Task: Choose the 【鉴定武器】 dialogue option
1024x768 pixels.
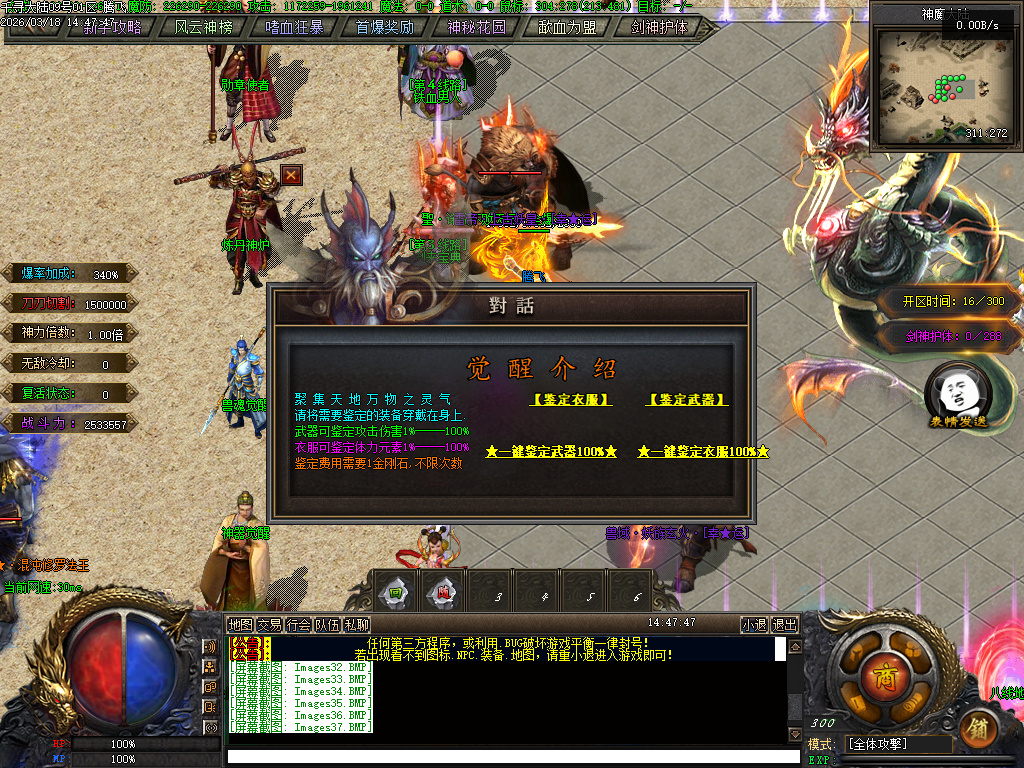Action: (x=687, y=400)
